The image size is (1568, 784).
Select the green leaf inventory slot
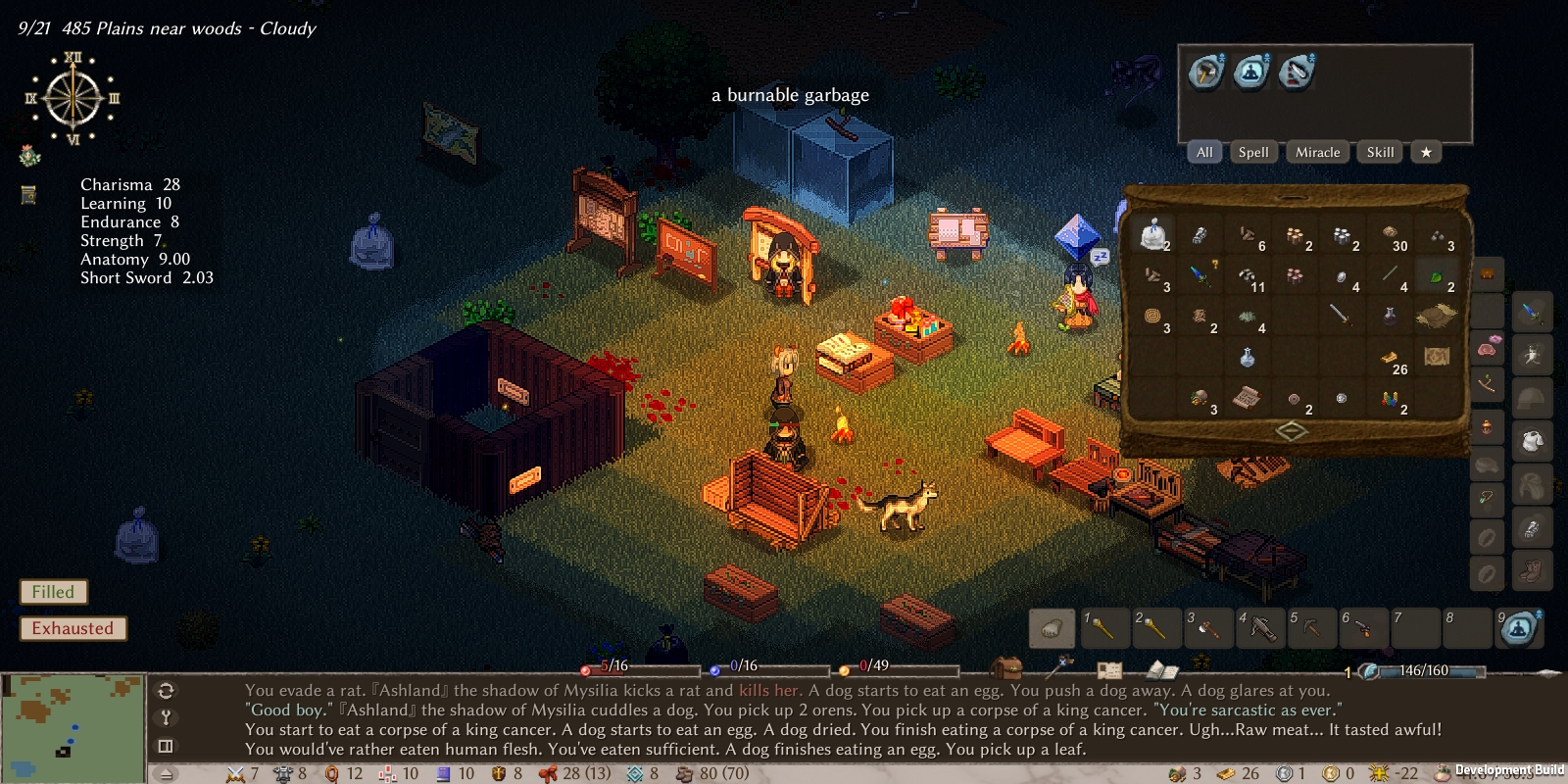coord(1437,276)
